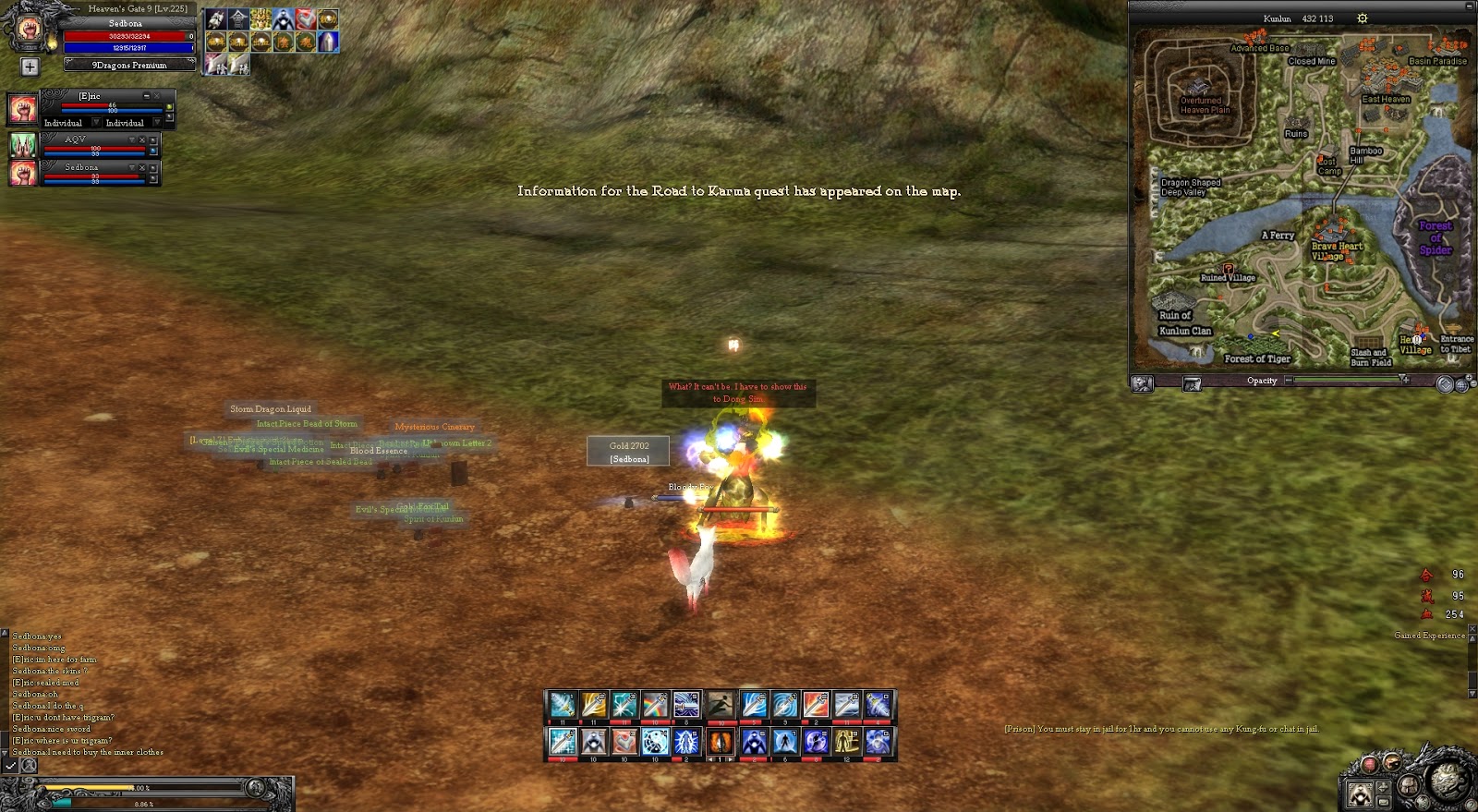Toggle the yellow gem indicator beside [E]ric's health bar

tap(170, 108)
